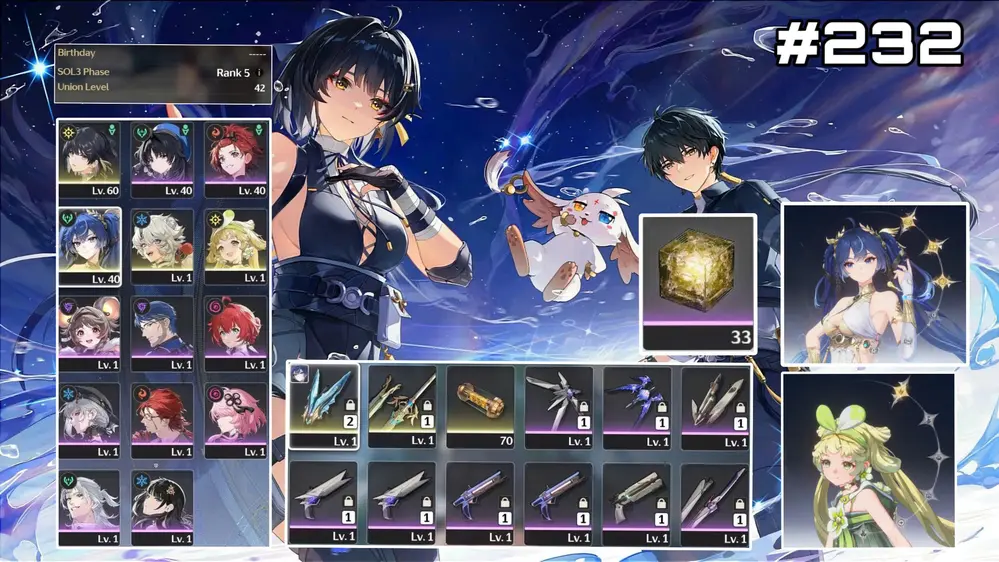This screenshot has width=999, height=562.
Task: Select the Lv. 40 character wearing a blue cap
Action: coord(162,159)
